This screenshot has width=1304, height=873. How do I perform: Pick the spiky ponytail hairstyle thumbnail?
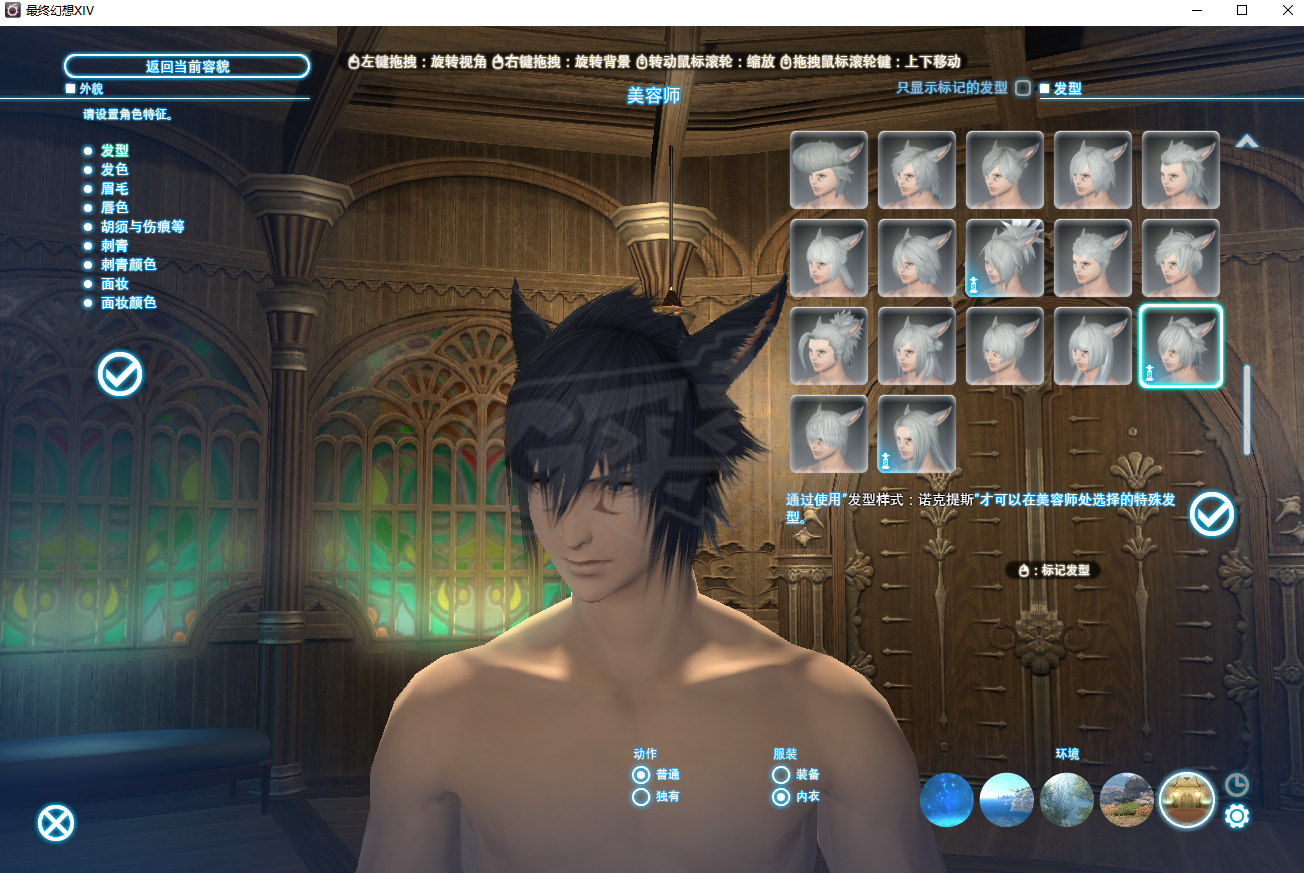point(1005,258)
